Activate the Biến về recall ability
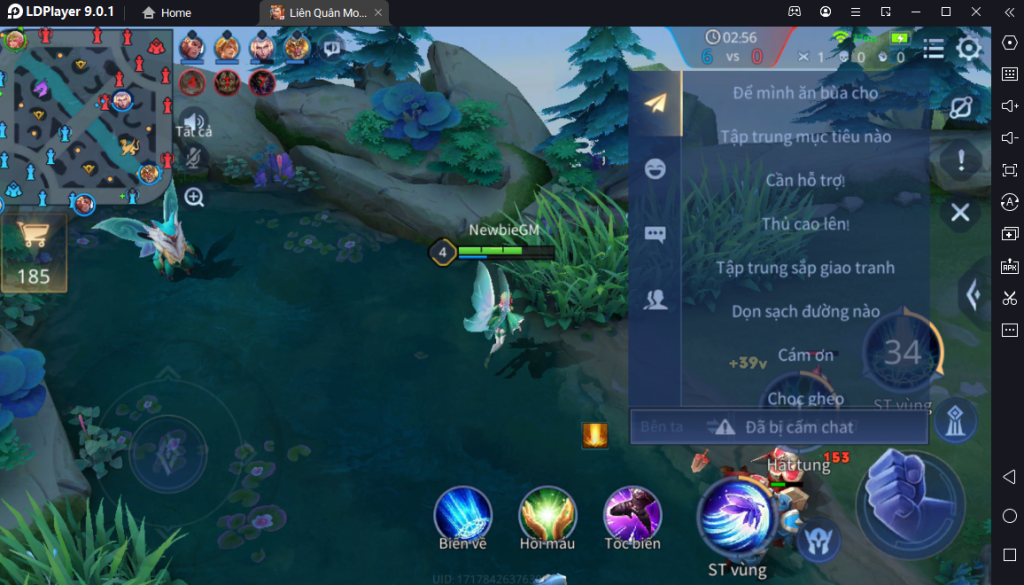The width and height of the screenshot is (1024, 585). [462, 516]
